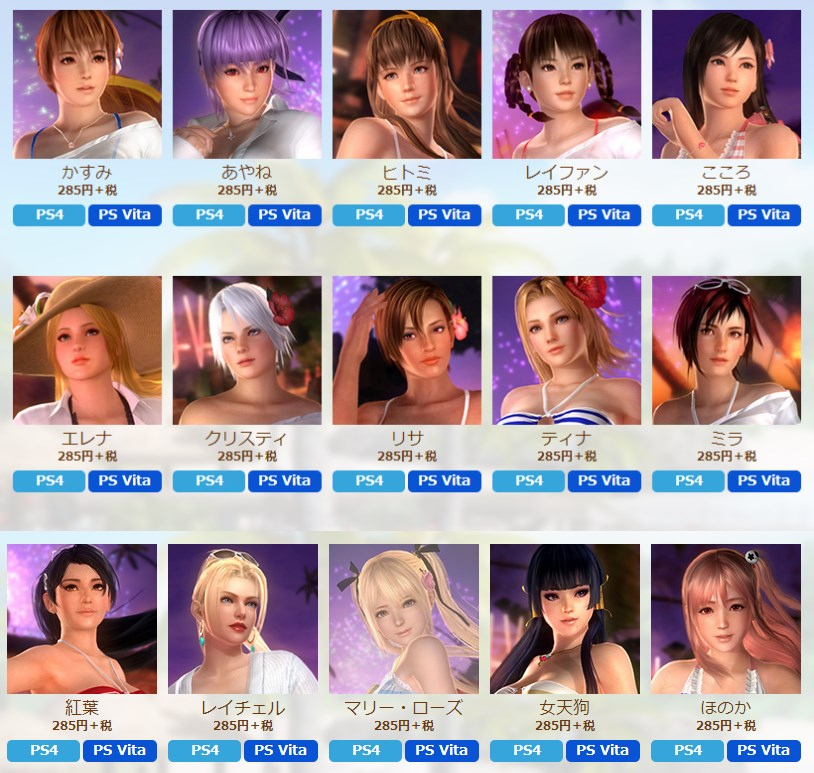The image size is (814, 773).
Task: Click PS Vita under レイチェル
Action: pyautogui.click(x=280, y=750)
